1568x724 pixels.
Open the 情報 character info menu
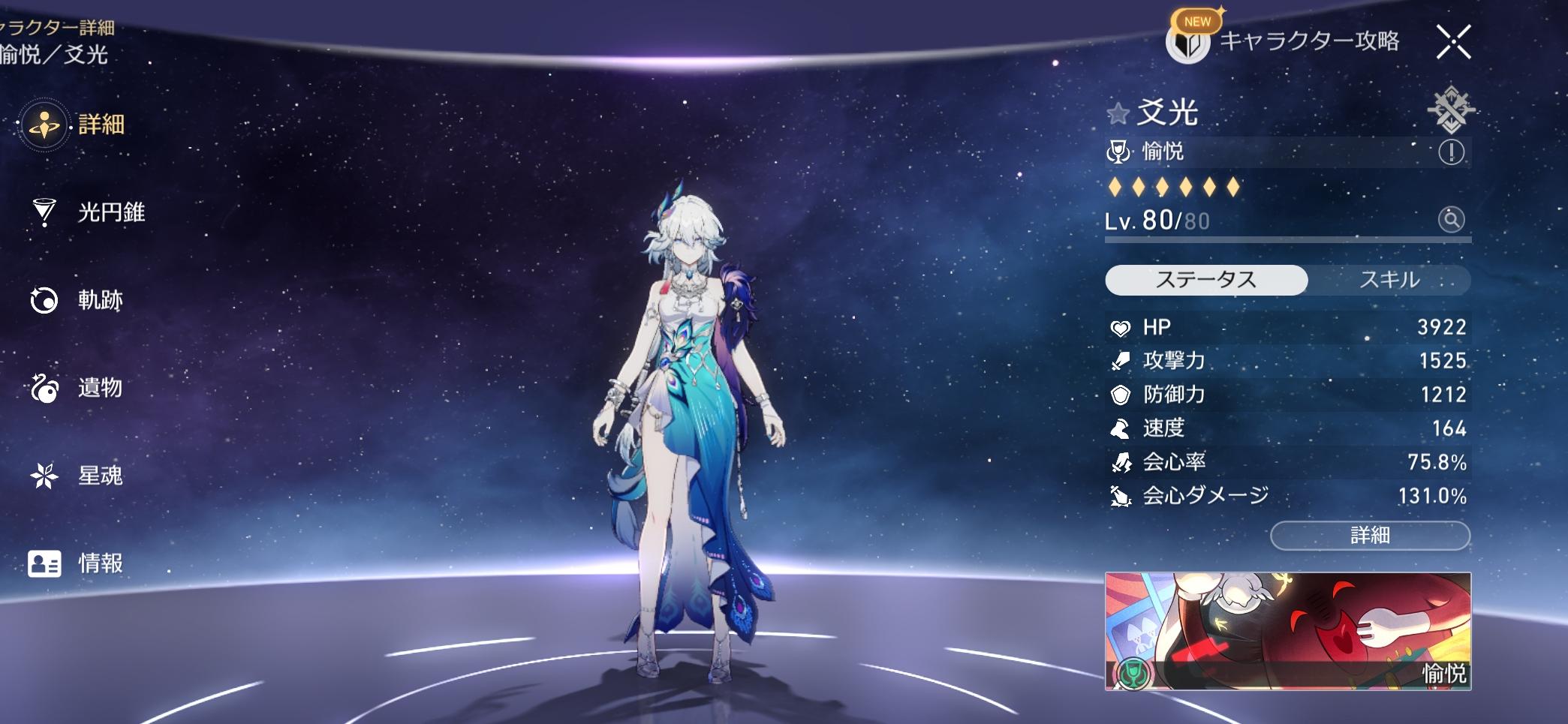pos(77,563)
